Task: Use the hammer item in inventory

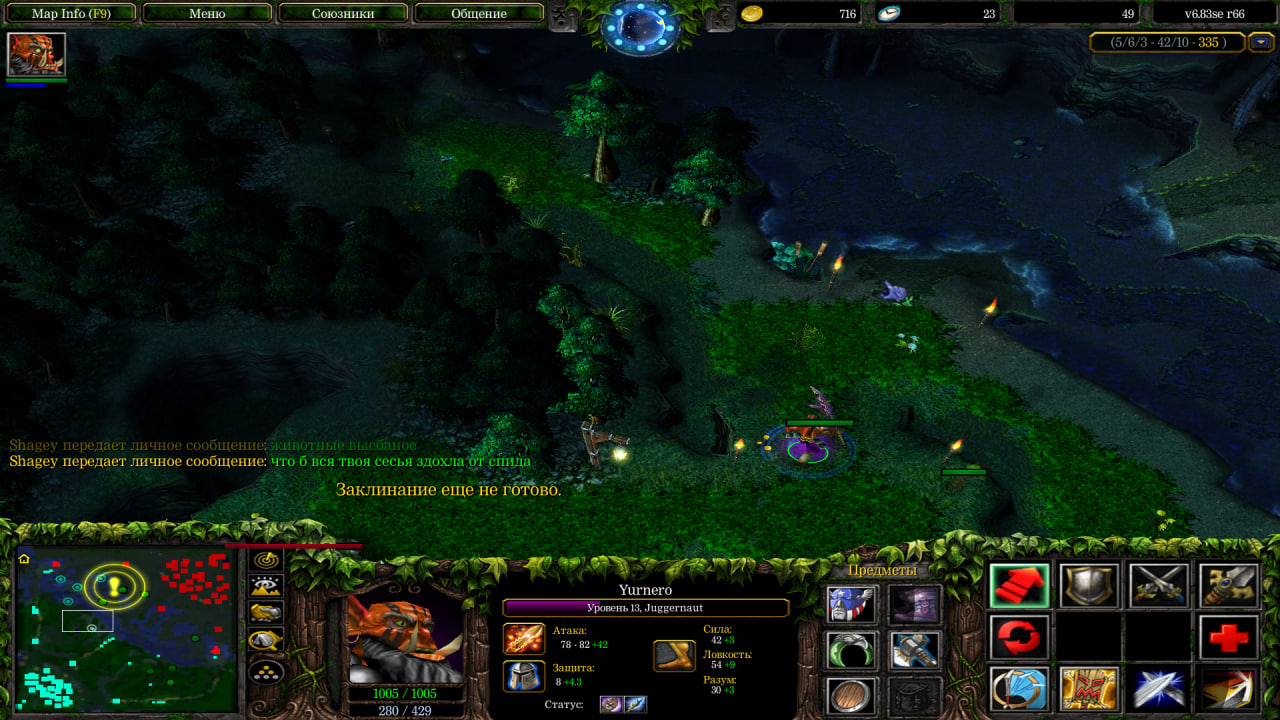Action: pos(914,650)
